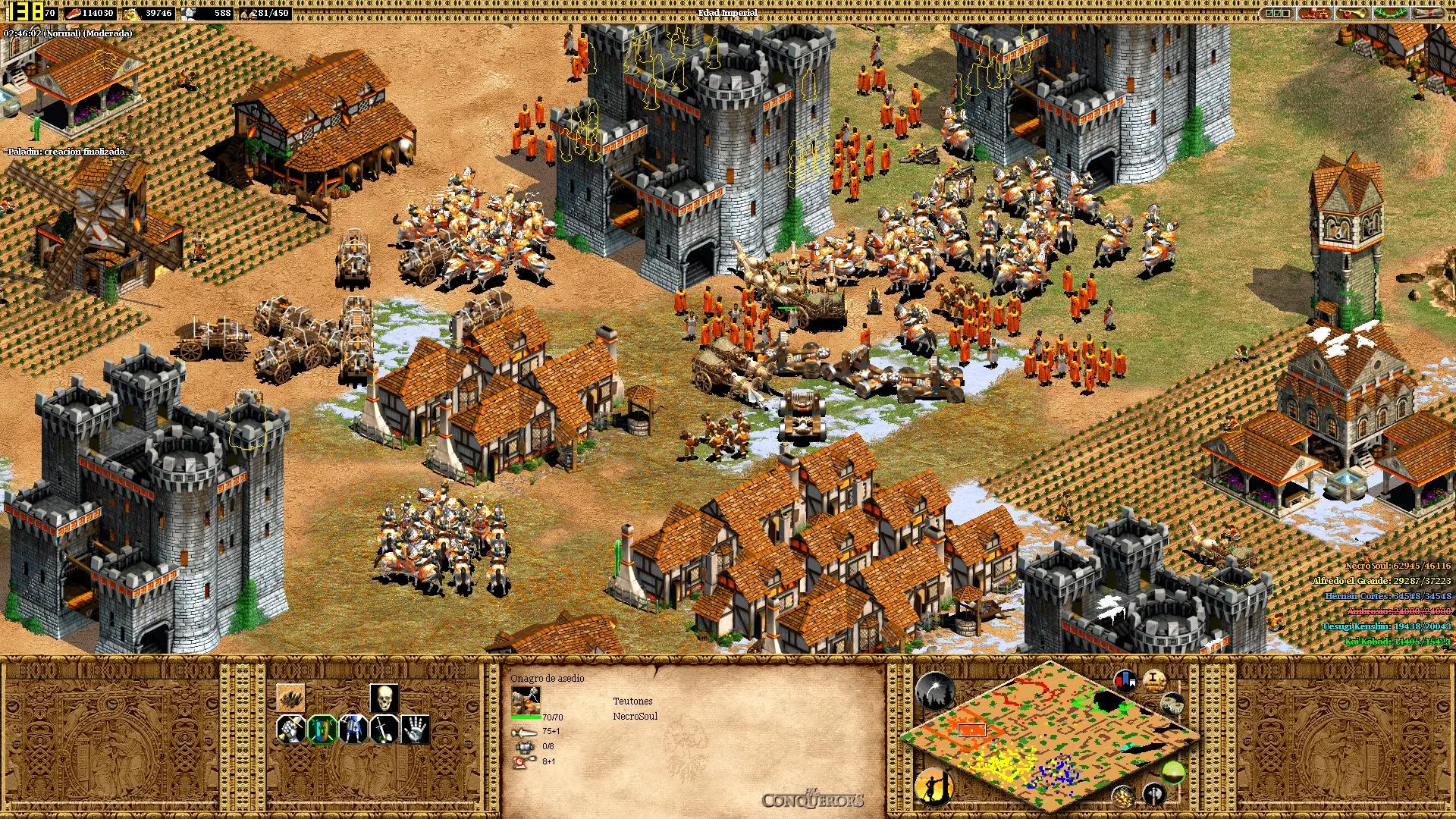Image resolution: width=1456 pixels, height=819 pixels.
Task: Select the Defensive stance soldier icon
Action: tap(353, 730)
